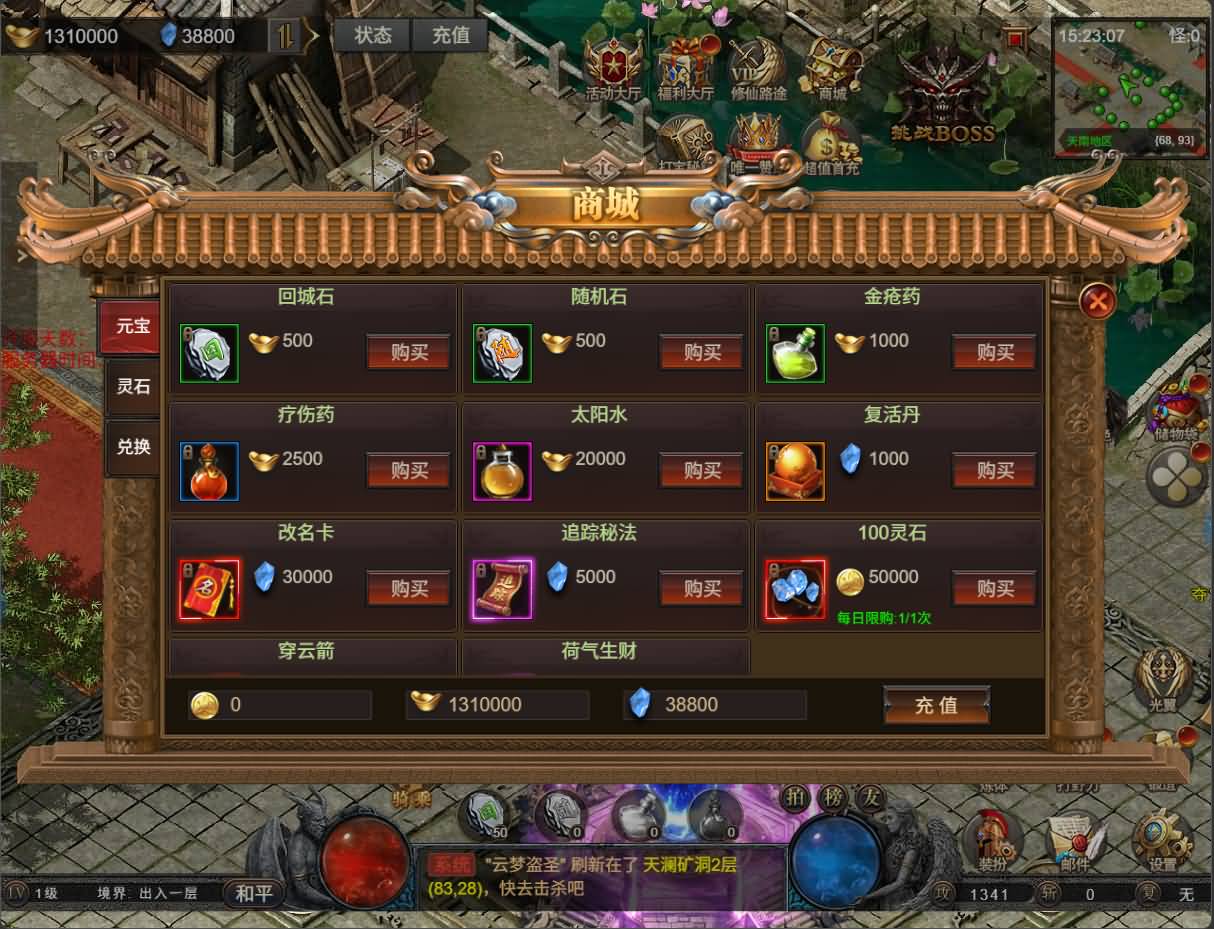Open the 设置 settings gear icon
The image size is (1214, 929).
(x=1162, y=842)
